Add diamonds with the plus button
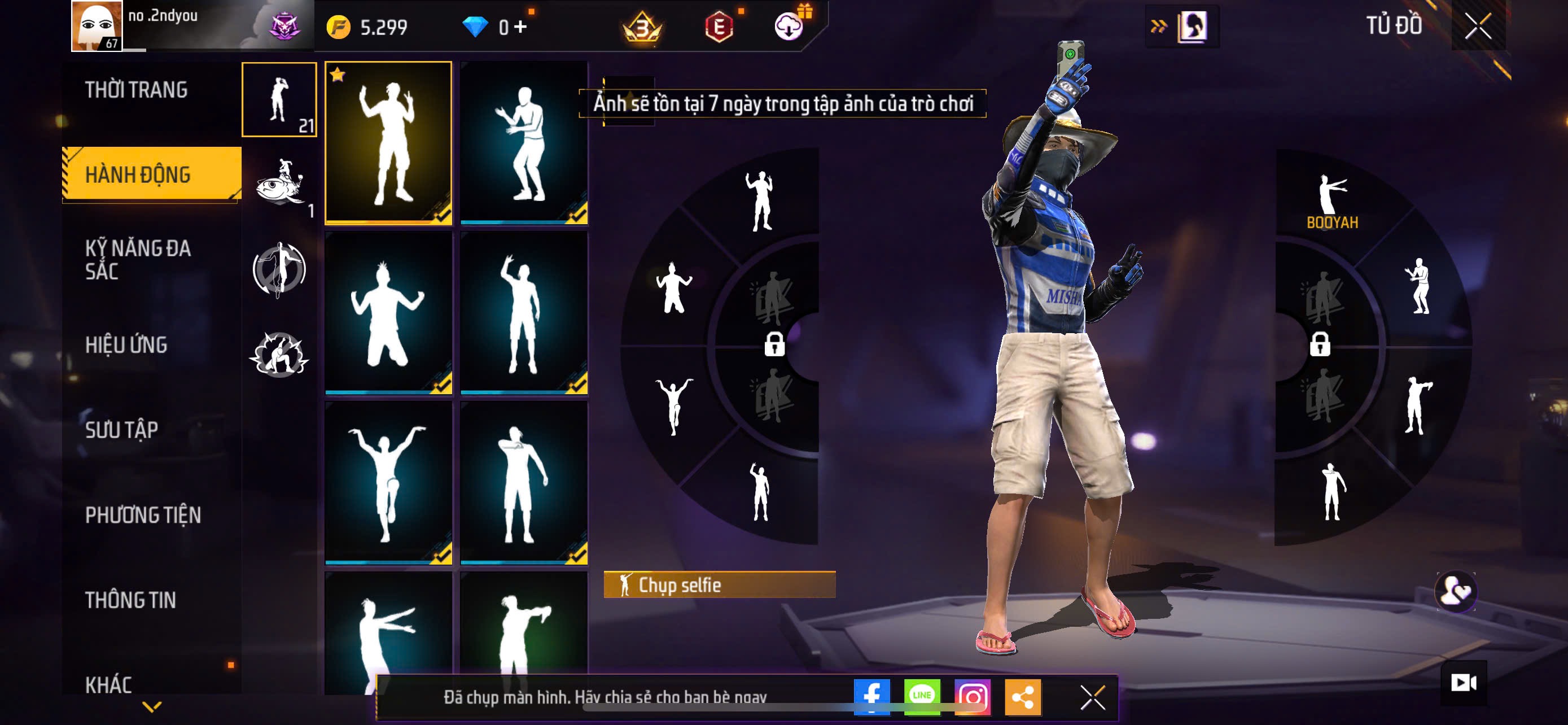Image resolution: width=1568 pixels, height=725 pixels. [520, 27]
